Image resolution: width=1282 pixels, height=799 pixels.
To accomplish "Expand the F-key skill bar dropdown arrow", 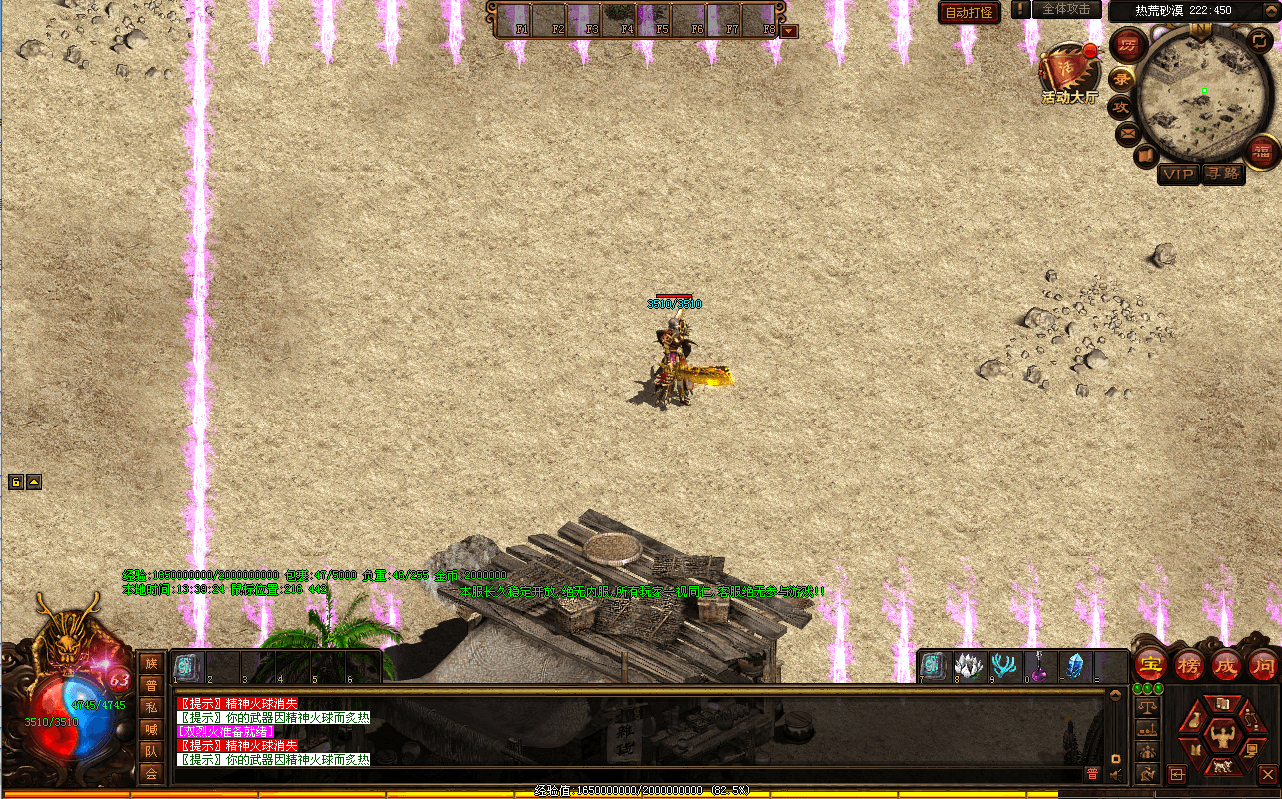I will pyautogui.click(x=789, y=31).
